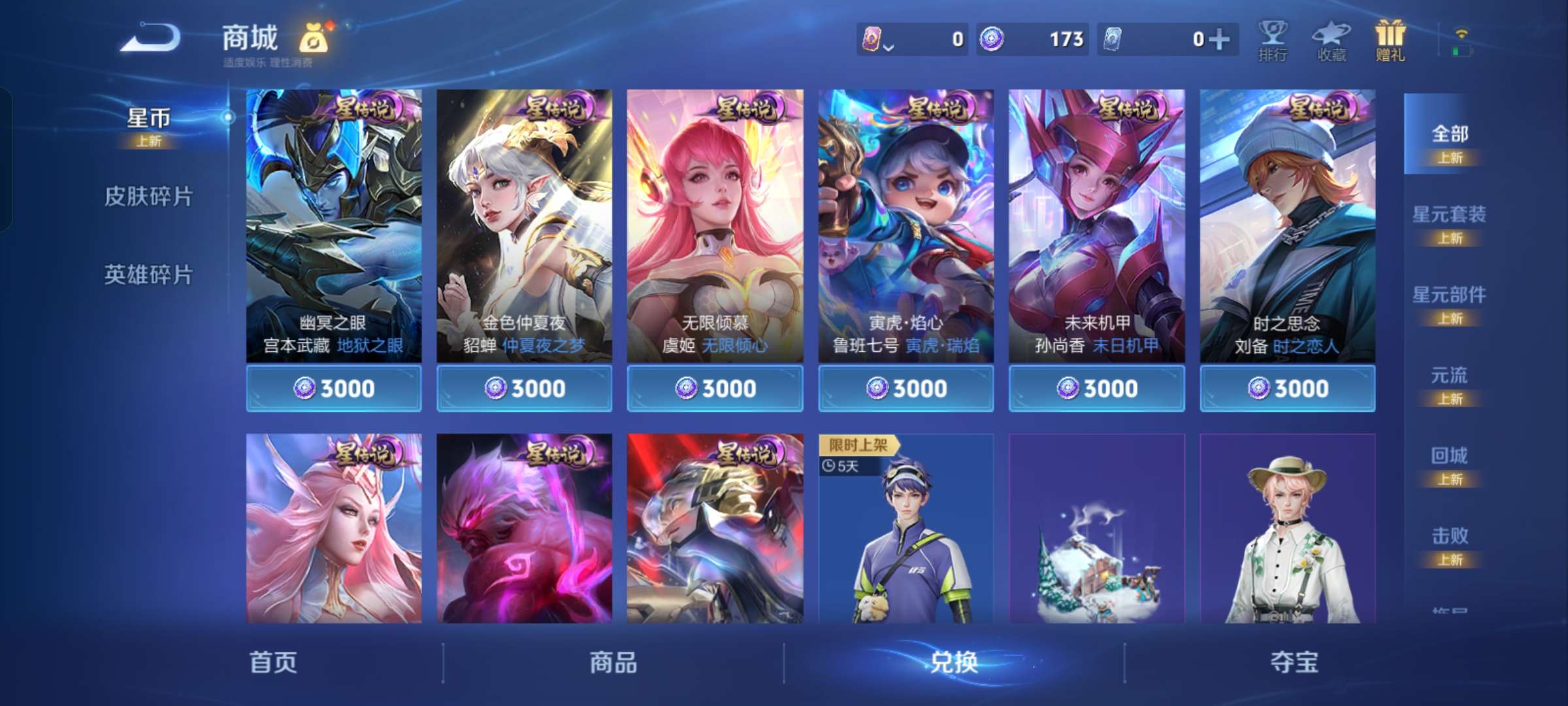Image resolution: width=1568 pixels, height=706 pixels.
Task: Open the 排行 ranking trophy icon
Action: 1273,39
